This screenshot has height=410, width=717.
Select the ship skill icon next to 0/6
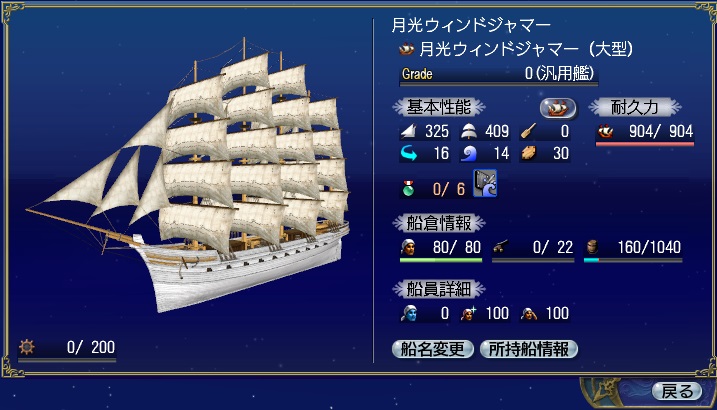(x=485, y=186)
